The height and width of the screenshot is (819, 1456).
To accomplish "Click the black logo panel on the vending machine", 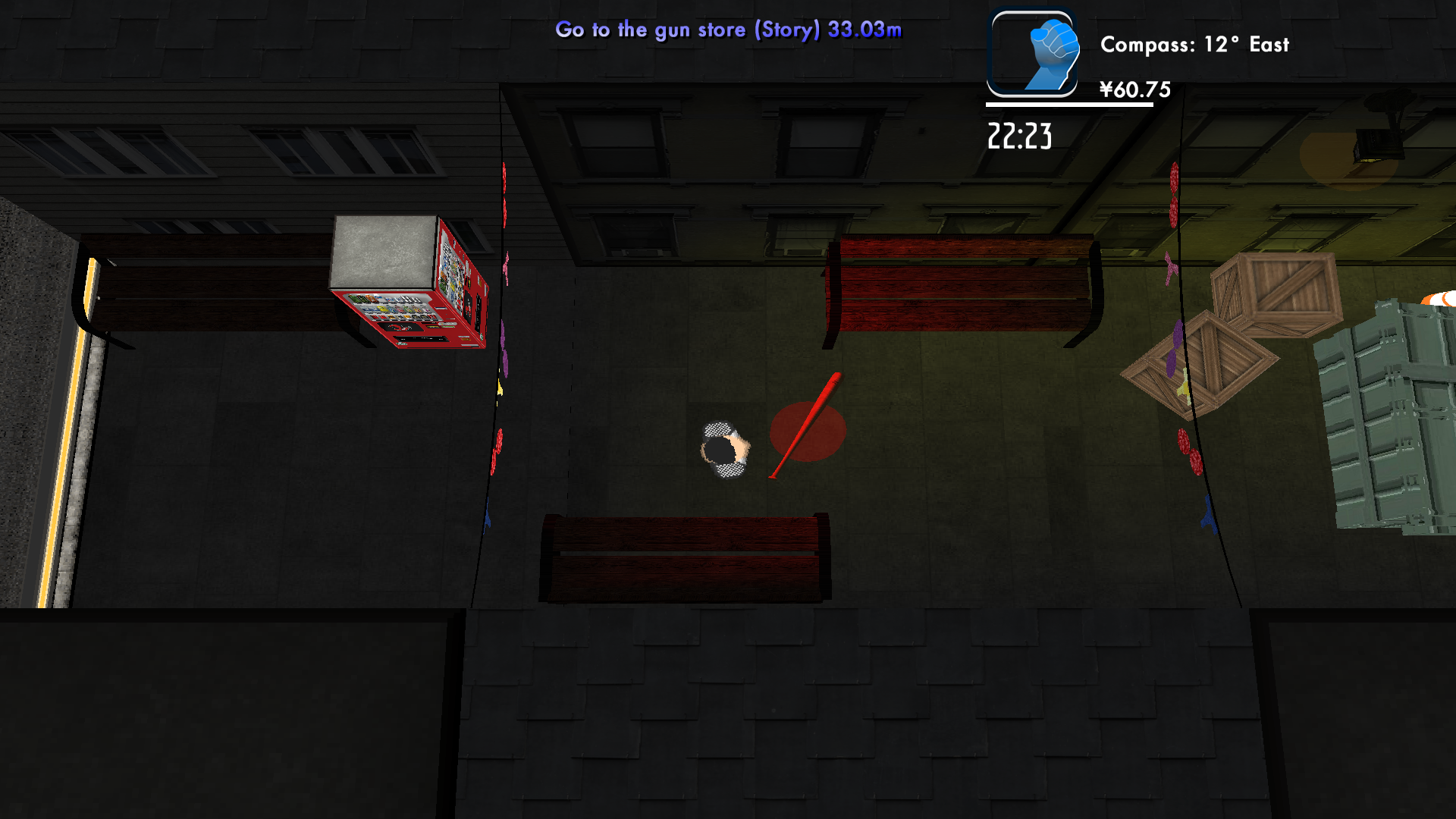I will click(400, 328).
